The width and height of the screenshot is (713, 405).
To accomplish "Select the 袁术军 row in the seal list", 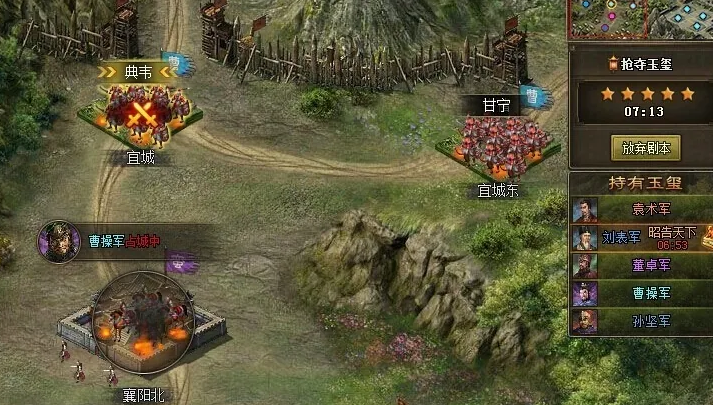I will [642, 210].
